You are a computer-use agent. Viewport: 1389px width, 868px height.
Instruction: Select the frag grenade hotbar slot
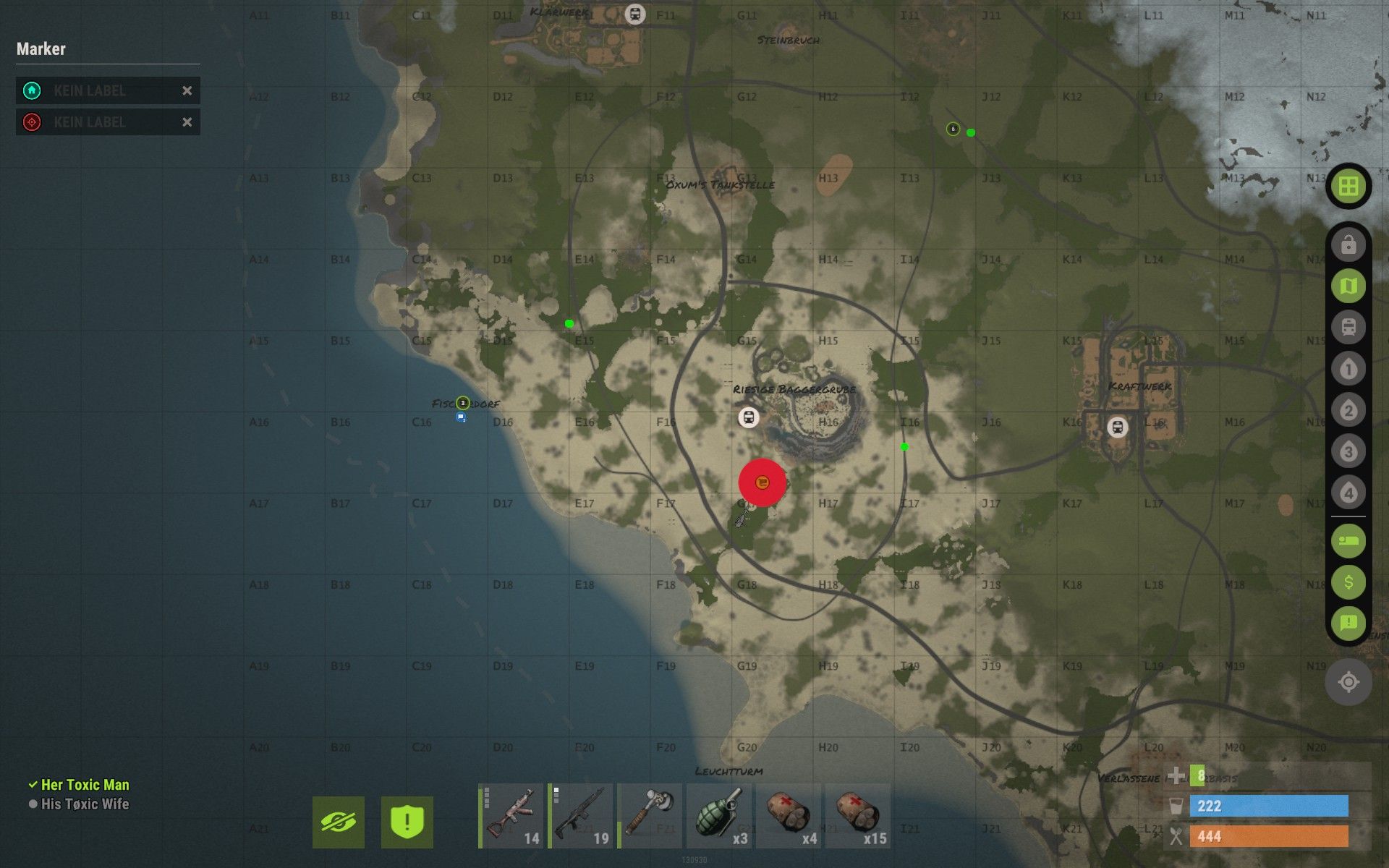pyautogui.click(x=719, y=816)
